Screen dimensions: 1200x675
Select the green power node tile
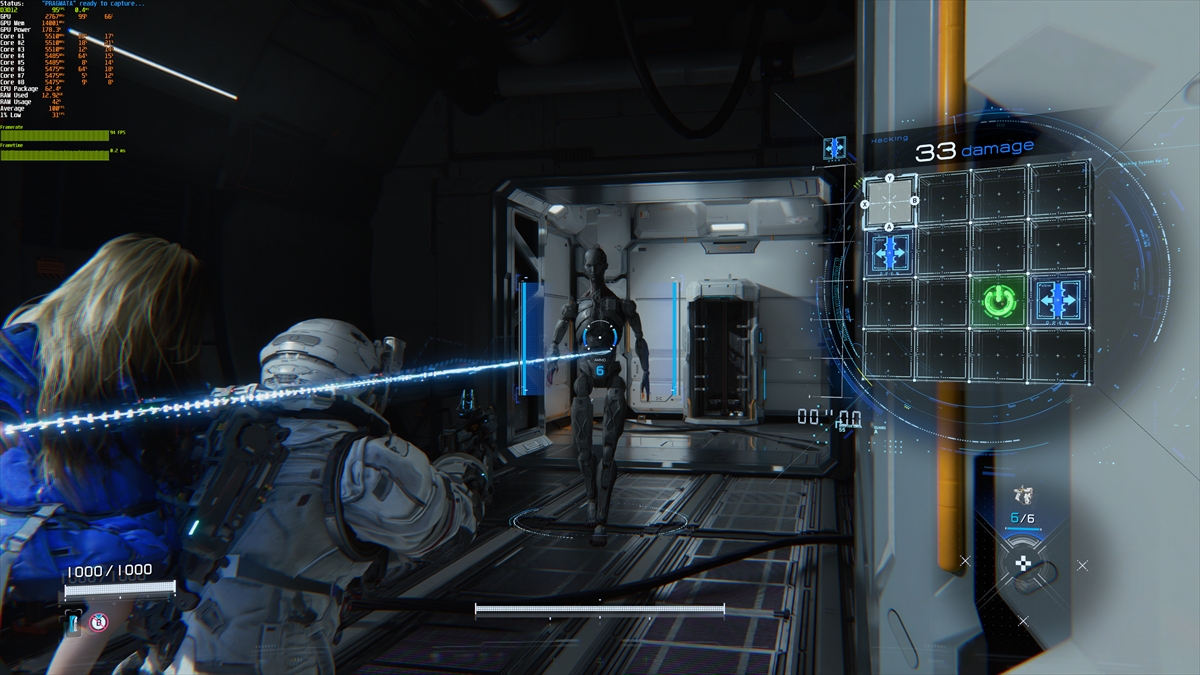pyautogui.click(x=997, y=300)
